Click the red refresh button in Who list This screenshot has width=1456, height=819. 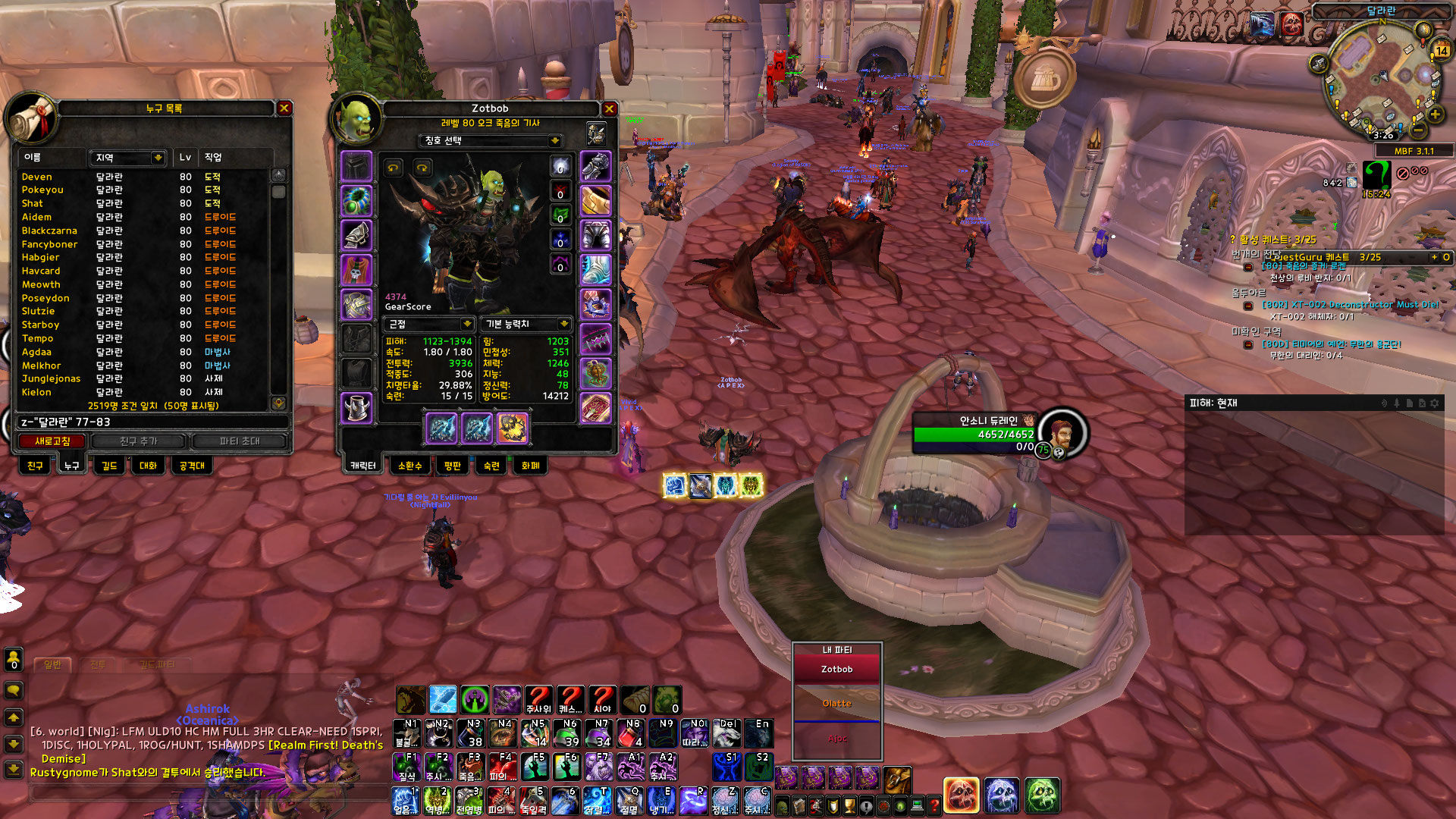(52, 441)
